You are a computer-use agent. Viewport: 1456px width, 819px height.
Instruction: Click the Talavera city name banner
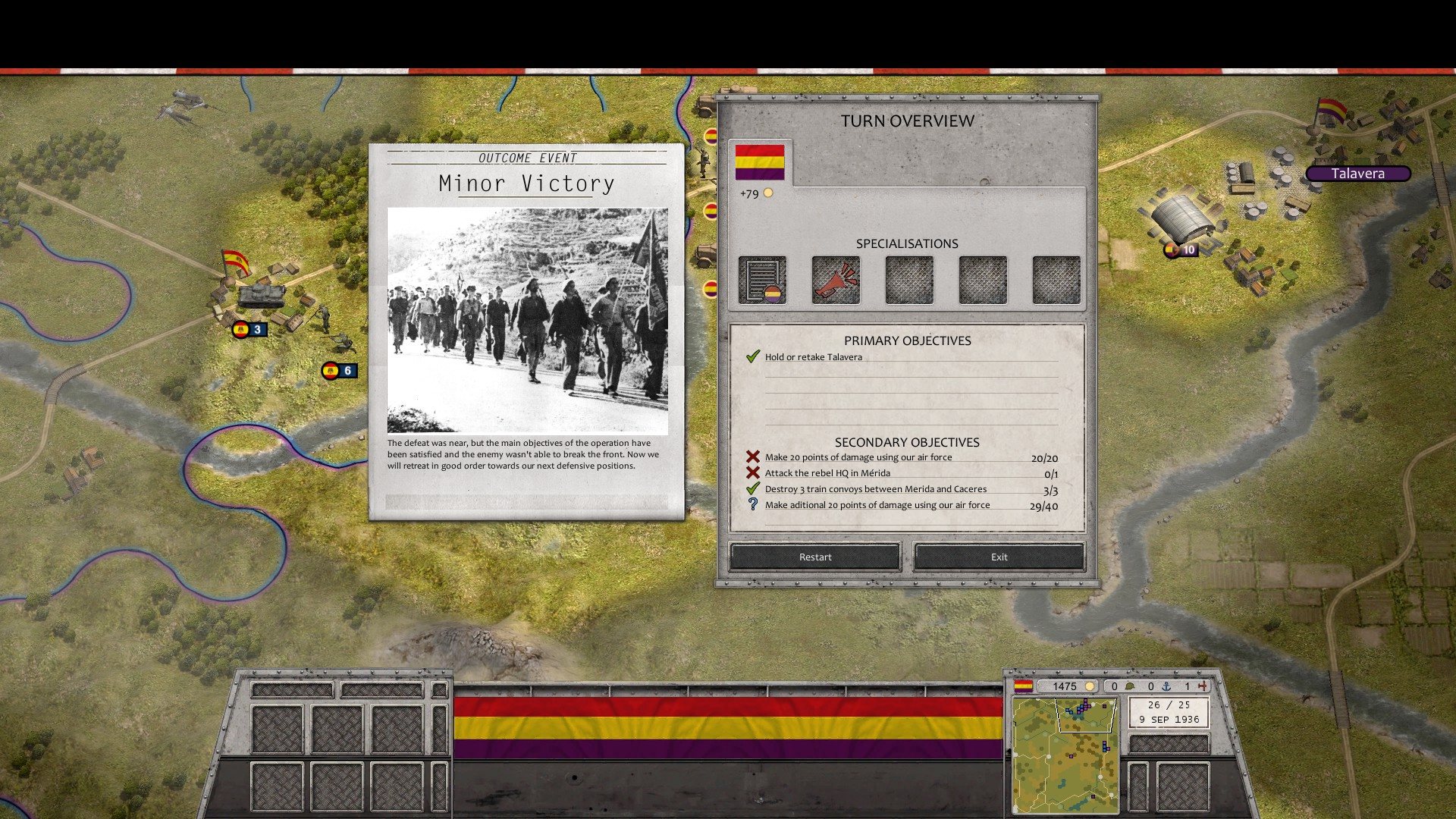click(1357, 173)
